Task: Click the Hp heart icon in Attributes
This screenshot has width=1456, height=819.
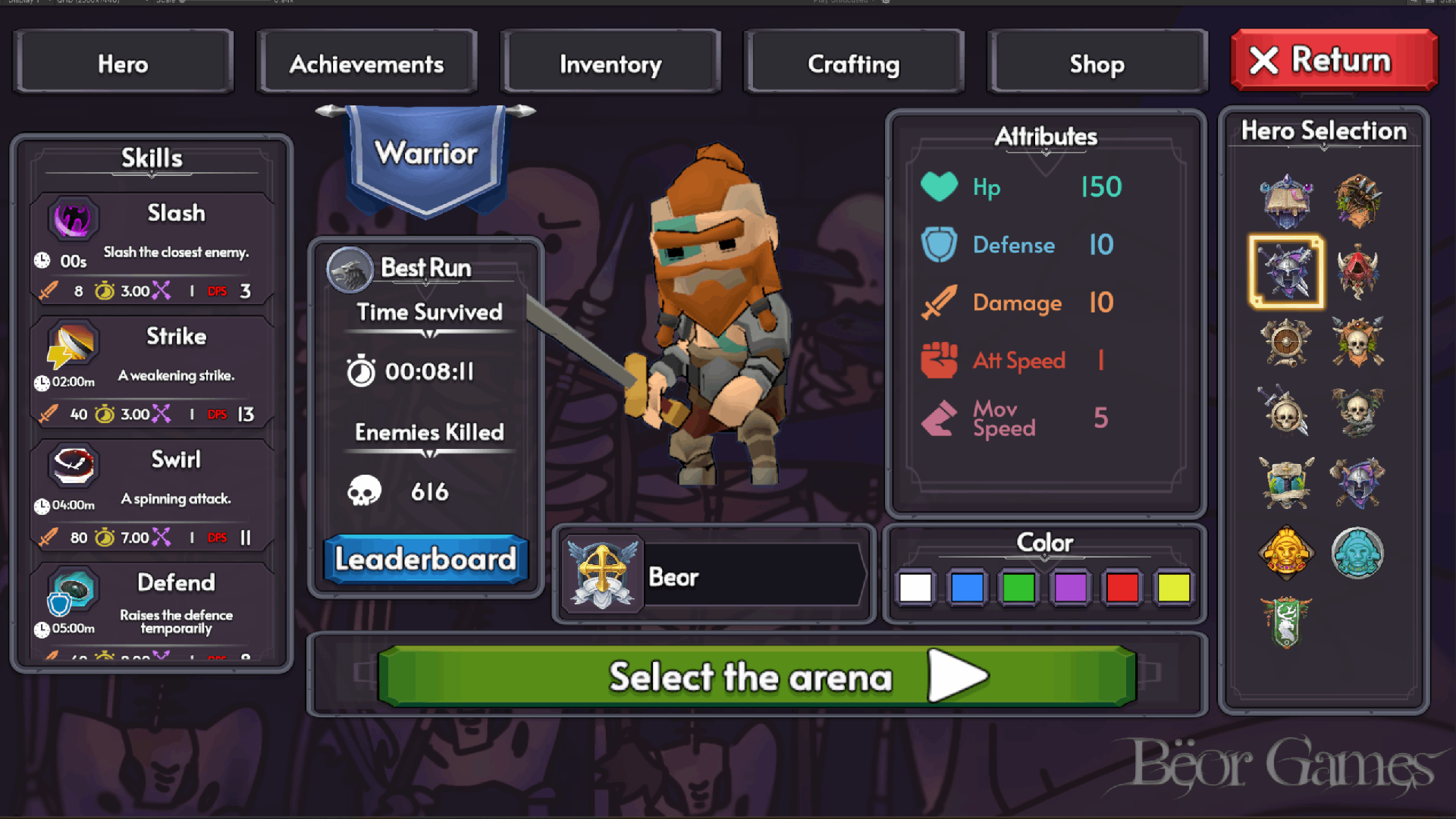Action: pyautogui.click(x=939, y=187)
